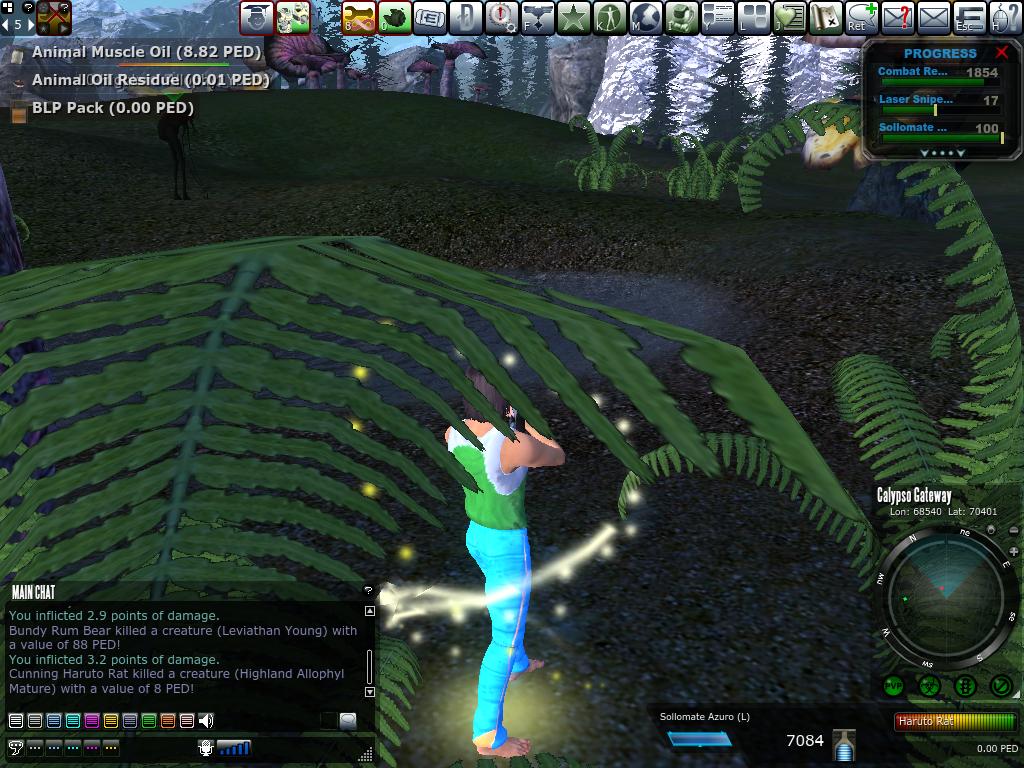Click the radar zoom-in plus button
1024x768 pixels.
(1013, 552)
